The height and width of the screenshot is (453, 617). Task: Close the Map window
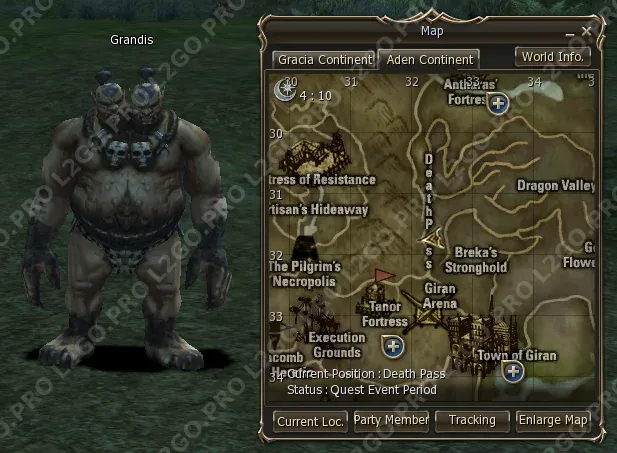pos(587,31)
